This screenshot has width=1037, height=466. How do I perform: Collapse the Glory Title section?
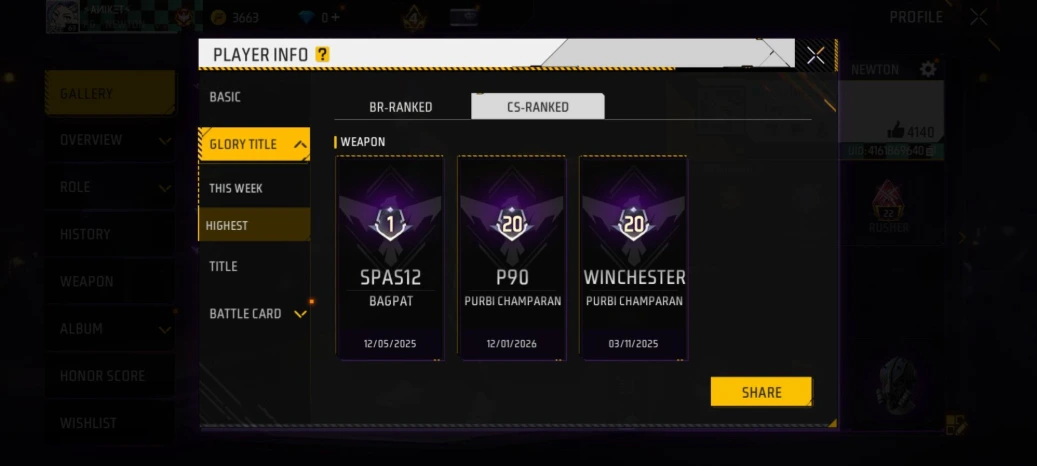(300, 145)
